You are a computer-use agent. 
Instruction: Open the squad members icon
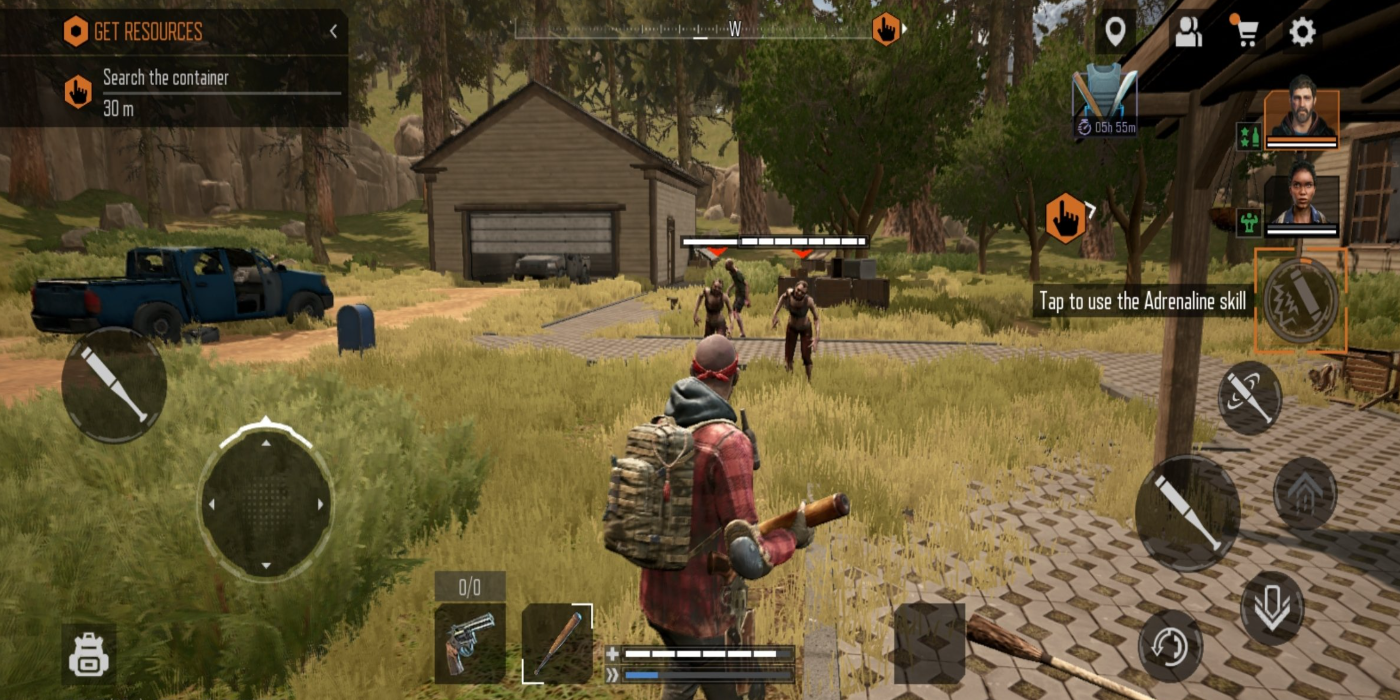(x=1188, y=33)
